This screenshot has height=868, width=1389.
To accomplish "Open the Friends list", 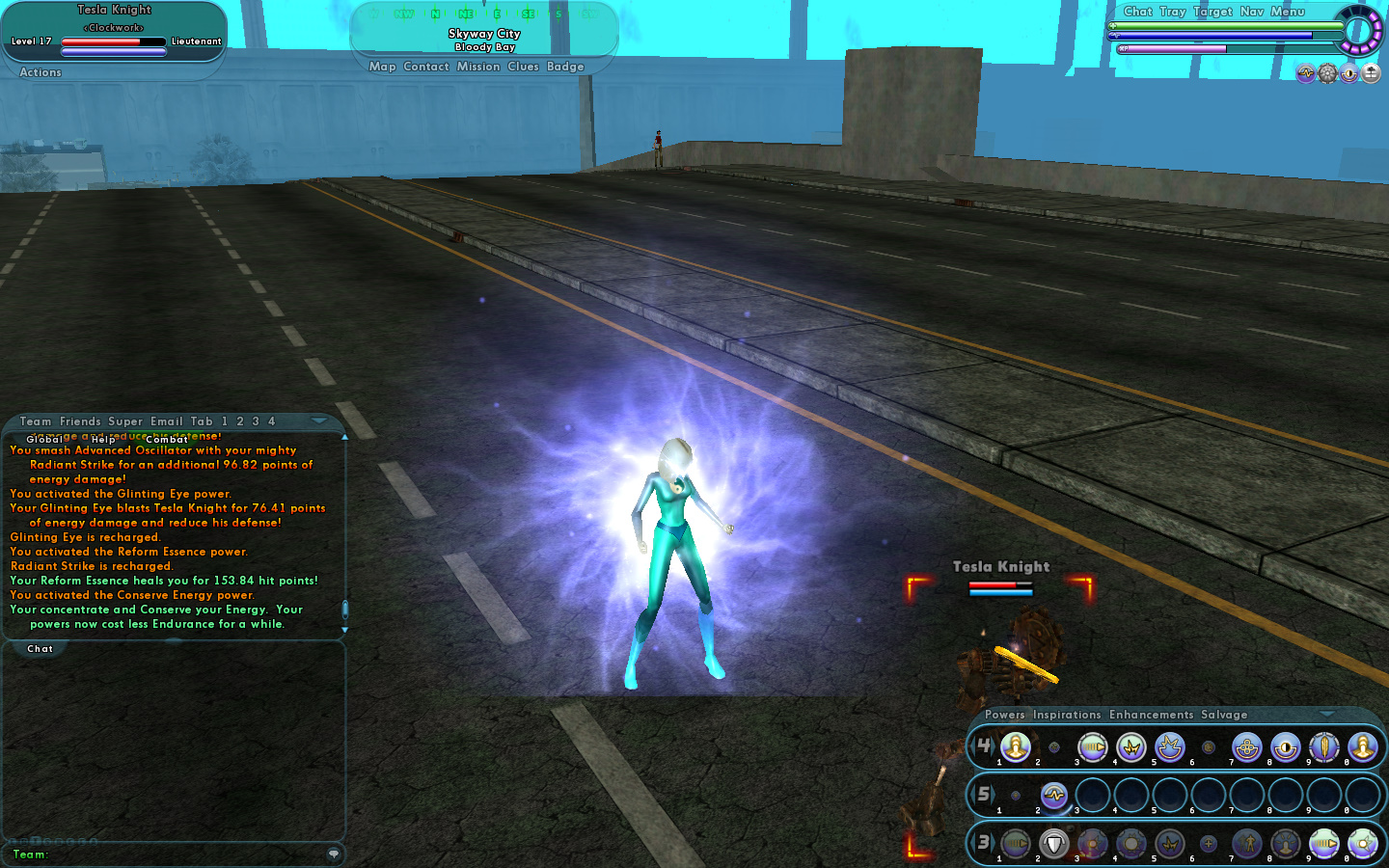I will click(80, 421).
